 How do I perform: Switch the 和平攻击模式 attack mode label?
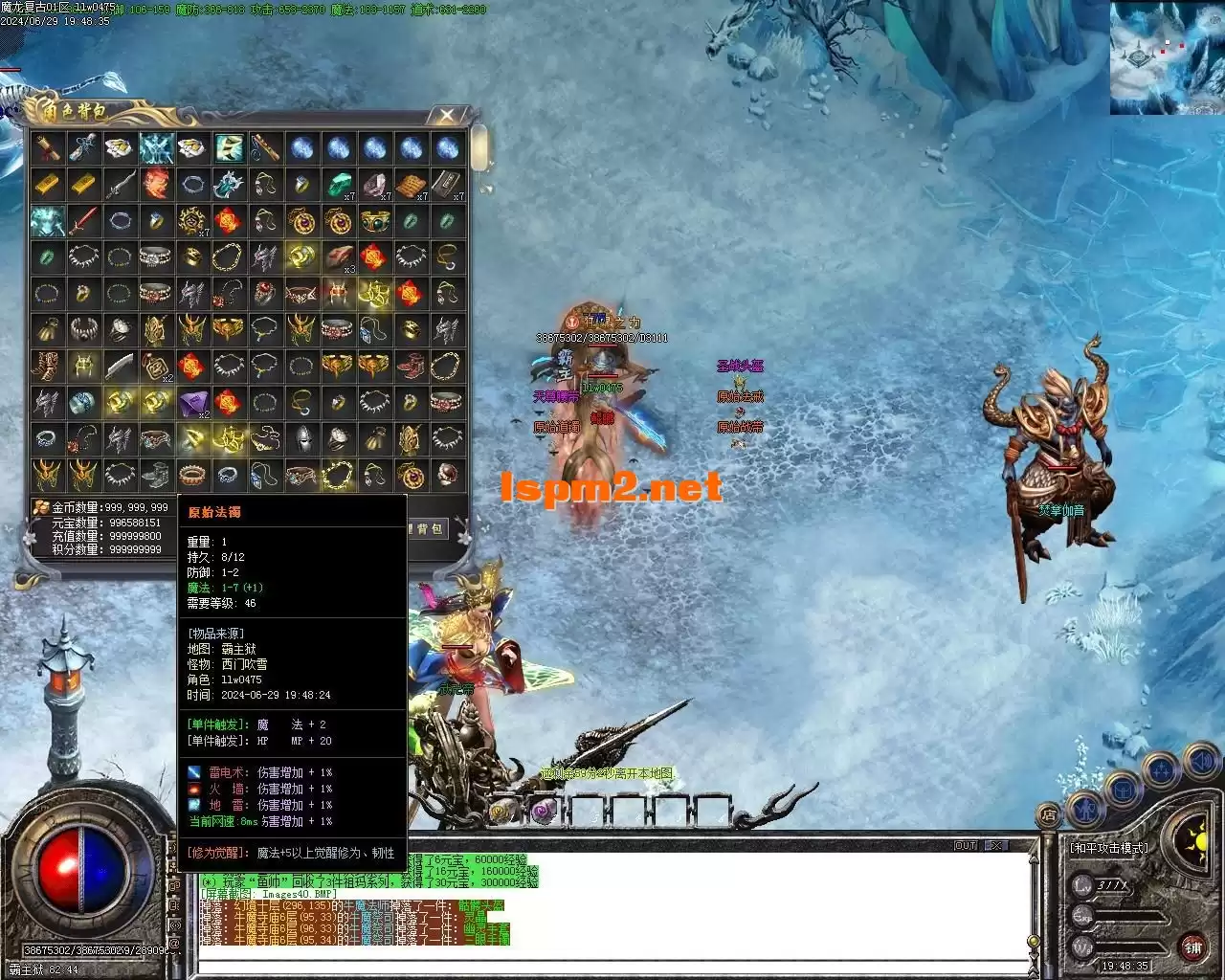tap(1108, 847)
